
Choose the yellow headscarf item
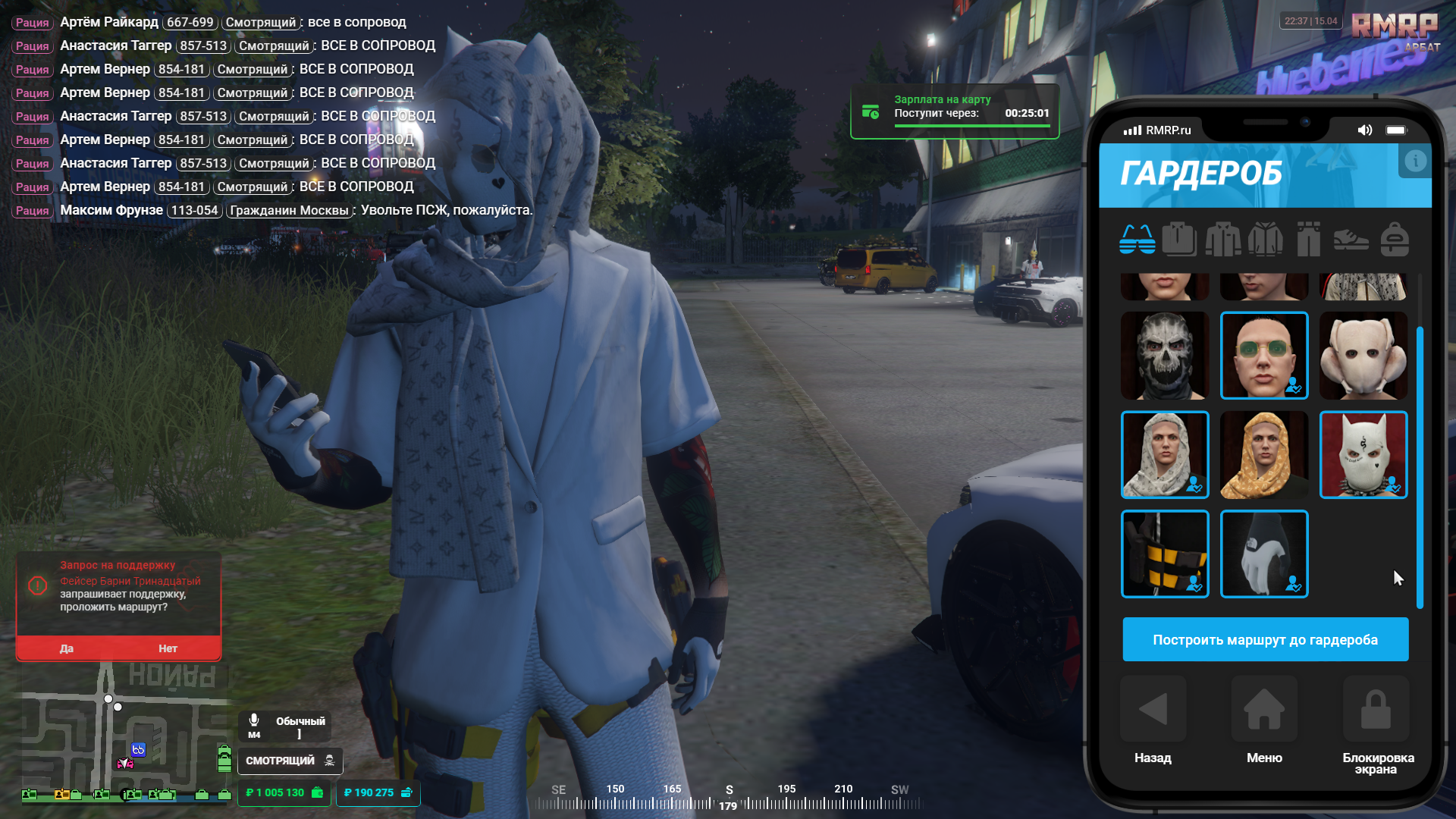[1264, 455]
